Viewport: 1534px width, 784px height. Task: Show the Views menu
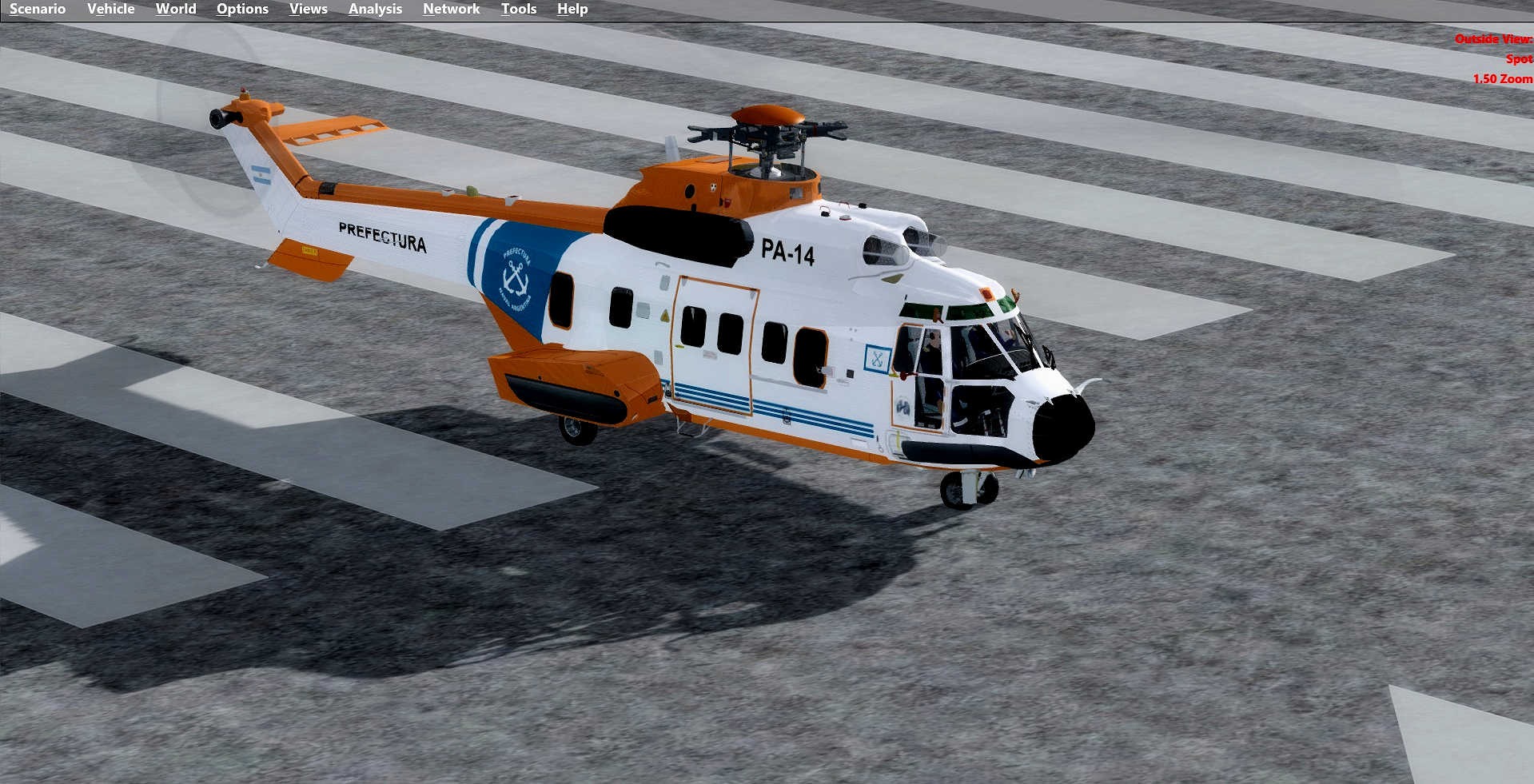[x=308, y=9]
